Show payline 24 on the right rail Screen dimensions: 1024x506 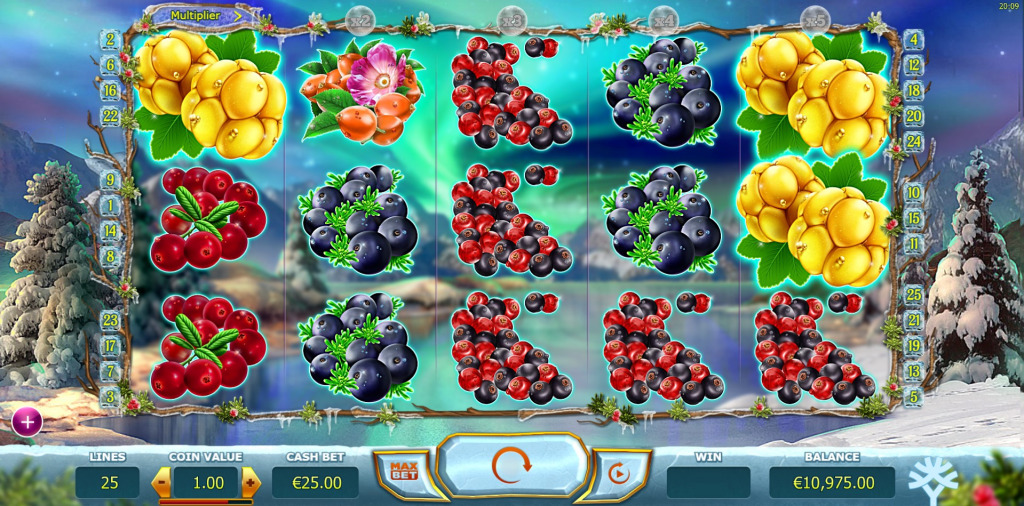point(913,141)
